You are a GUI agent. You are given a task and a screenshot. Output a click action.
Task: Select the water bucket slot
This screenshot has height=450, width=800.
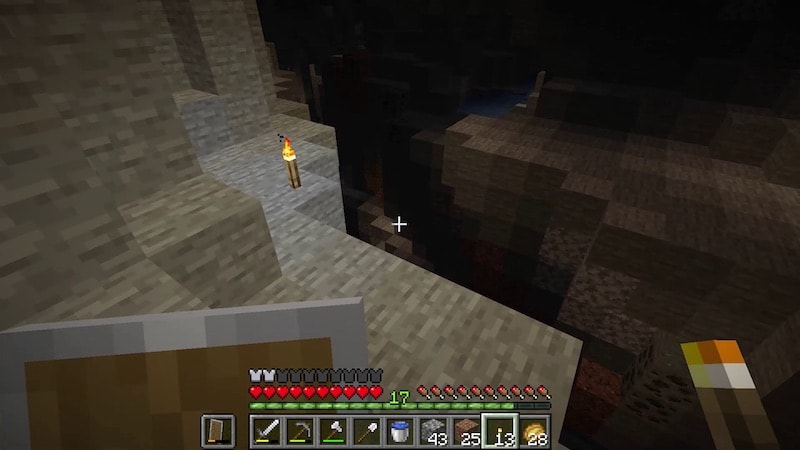[x=399, y=431]
